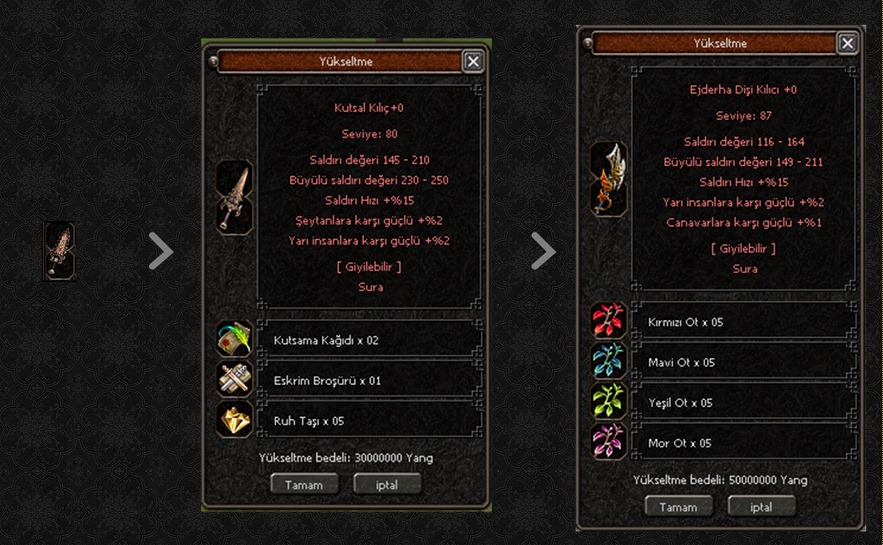The width and height of the screenshot is (883, 545).
Task: Select the Yeşil Ot herb icon
Action: (608, 401)
